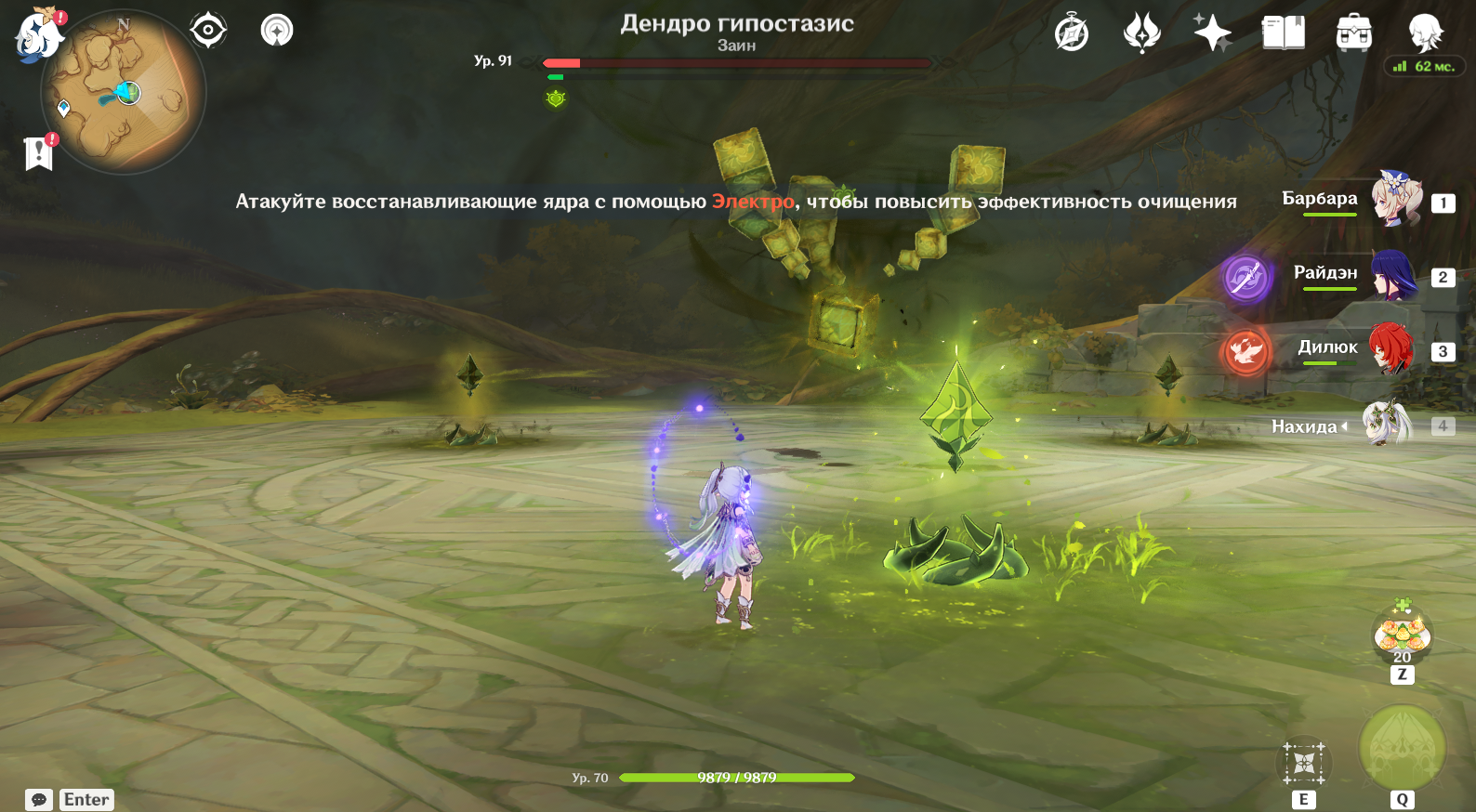Image resolution: width=1476 pixels, height=812 pixels.
Task: Activate Дилюк's red elemental burst icon
Action: coord(1245,352)
